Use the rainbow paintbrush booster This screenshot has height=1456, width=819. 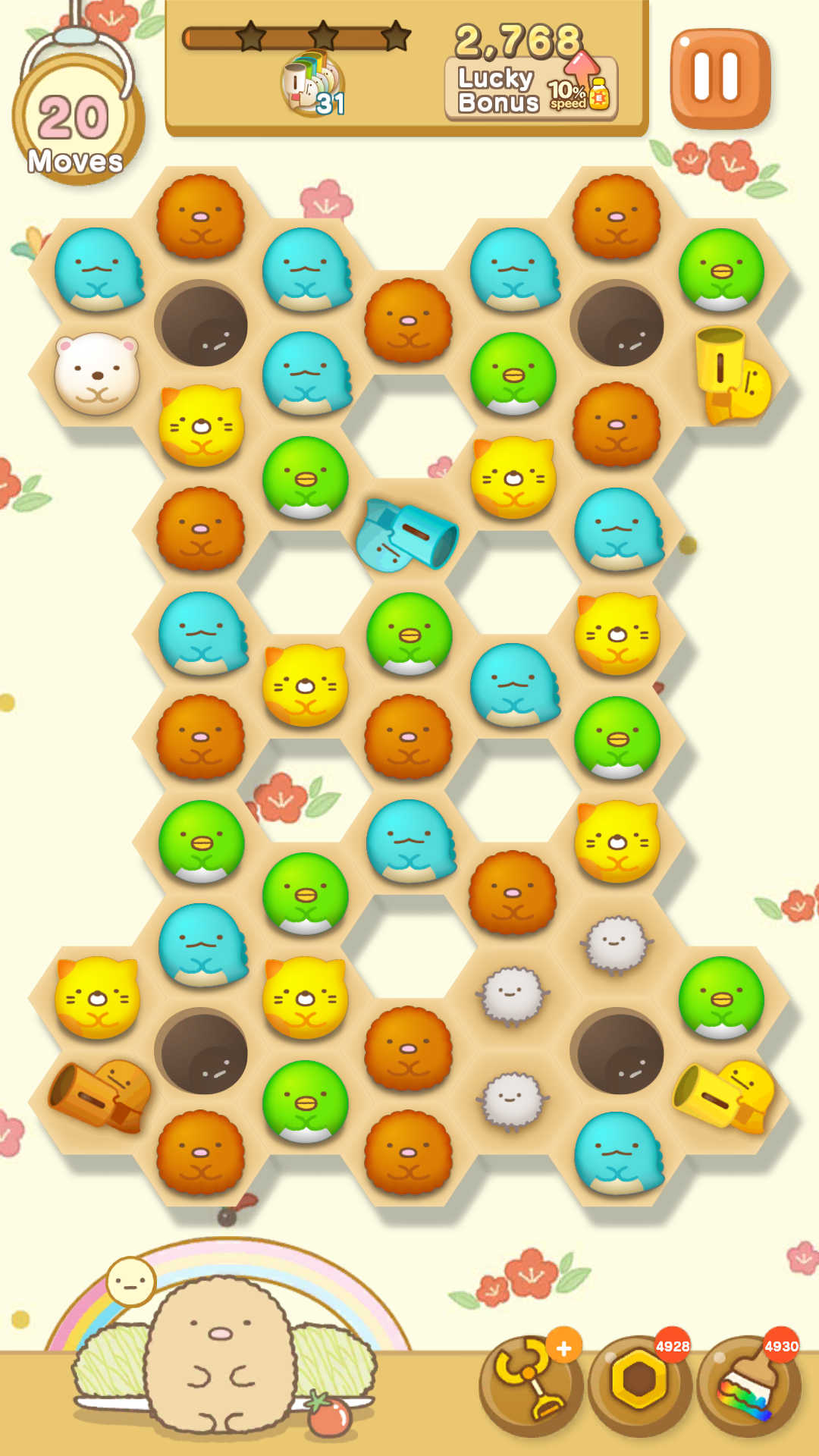pos(748,1386)
